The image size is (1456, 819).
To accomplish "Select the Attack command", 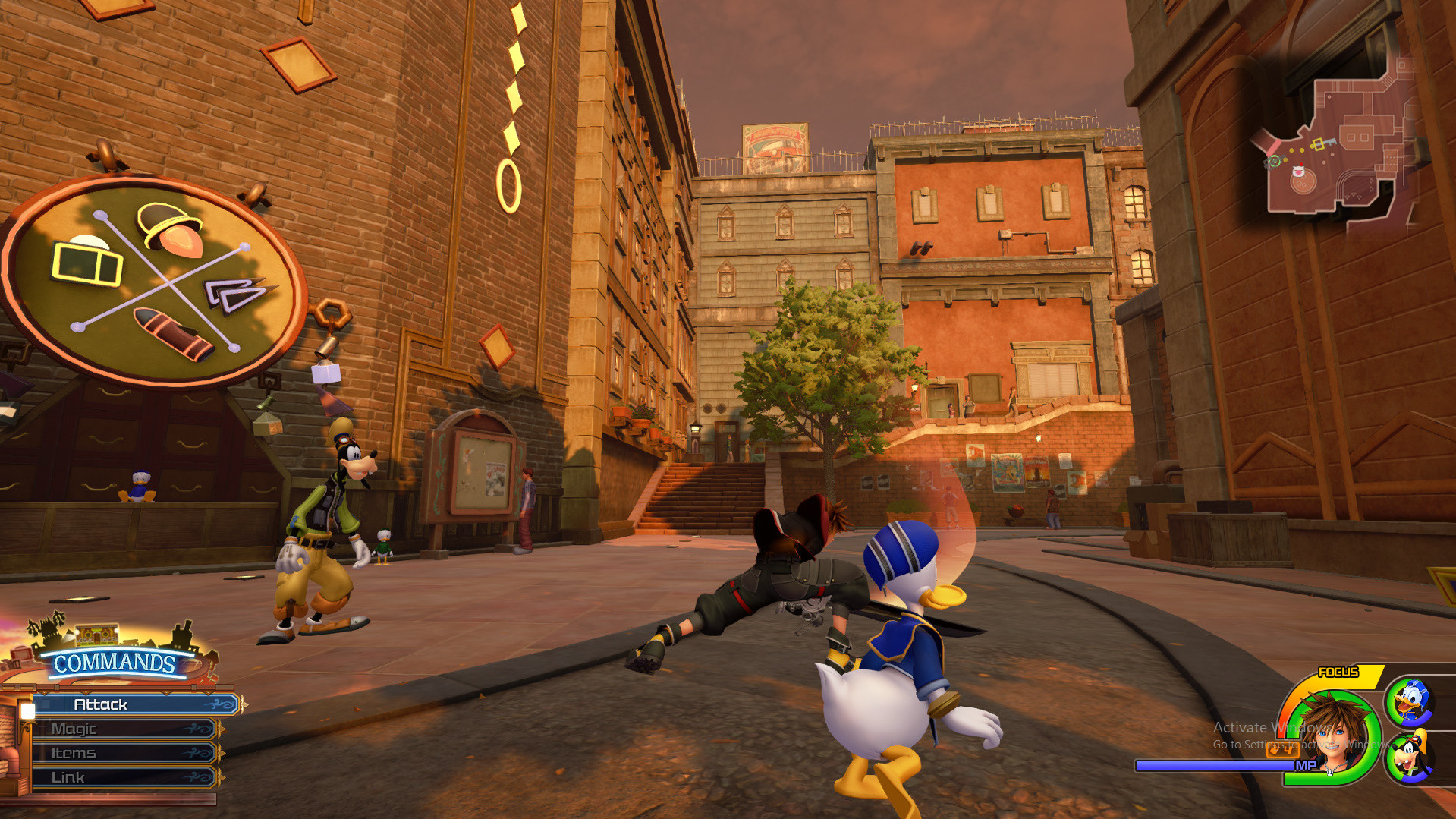I will [x=101, y=704].
